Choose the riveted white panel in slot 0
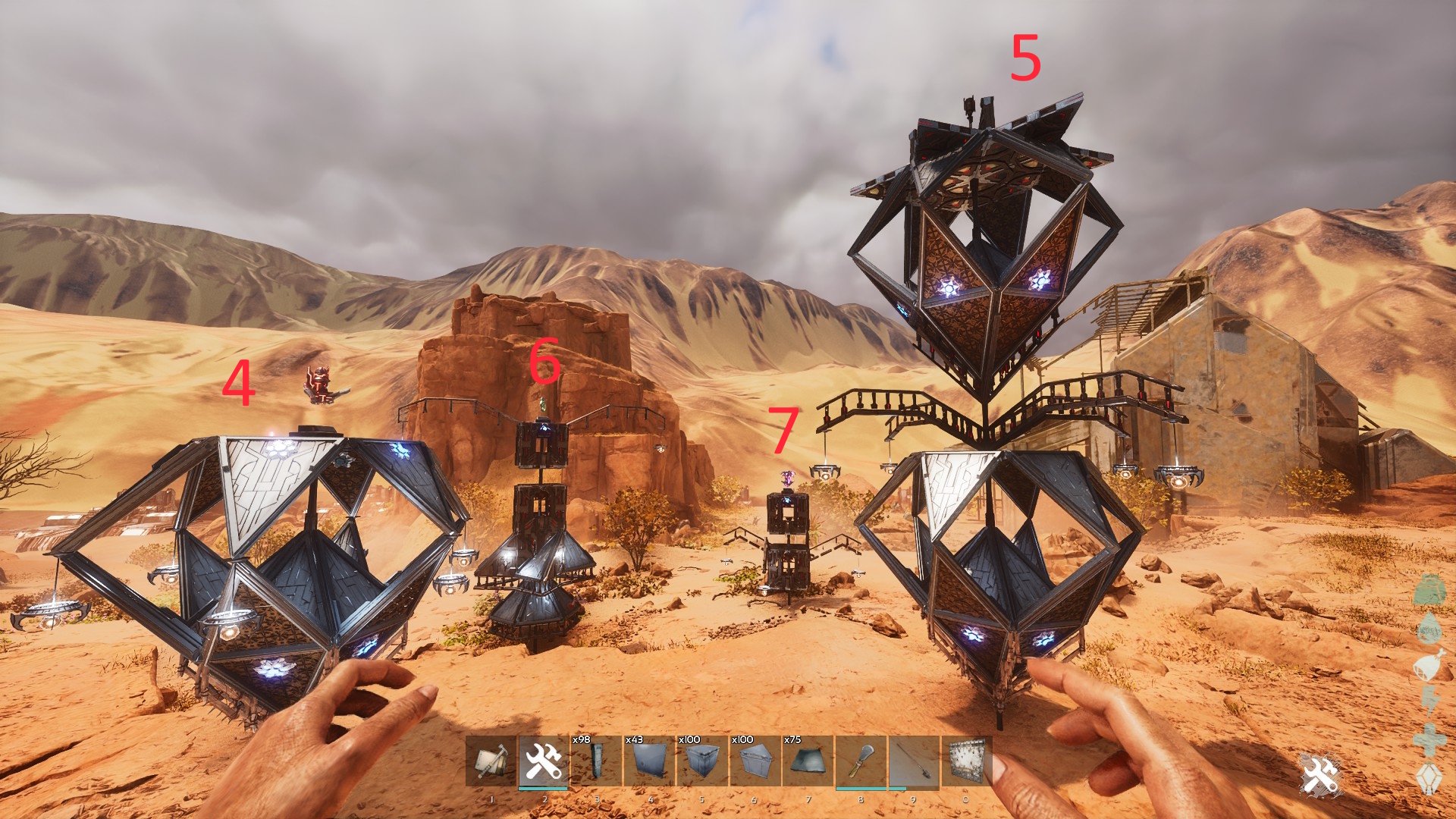The width and height of the screenshot is (1456, 819). 967,762
